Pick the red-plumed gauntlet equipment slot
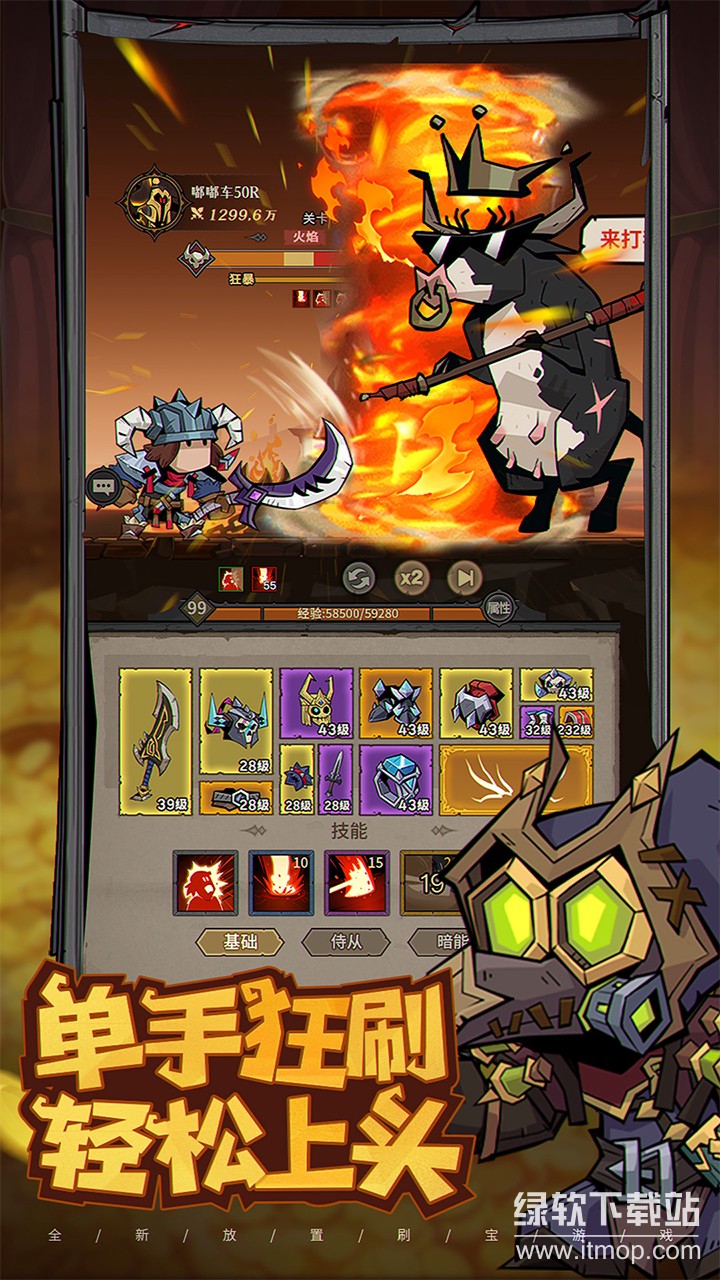This screenshot has height=1280, width=720. 476,703
